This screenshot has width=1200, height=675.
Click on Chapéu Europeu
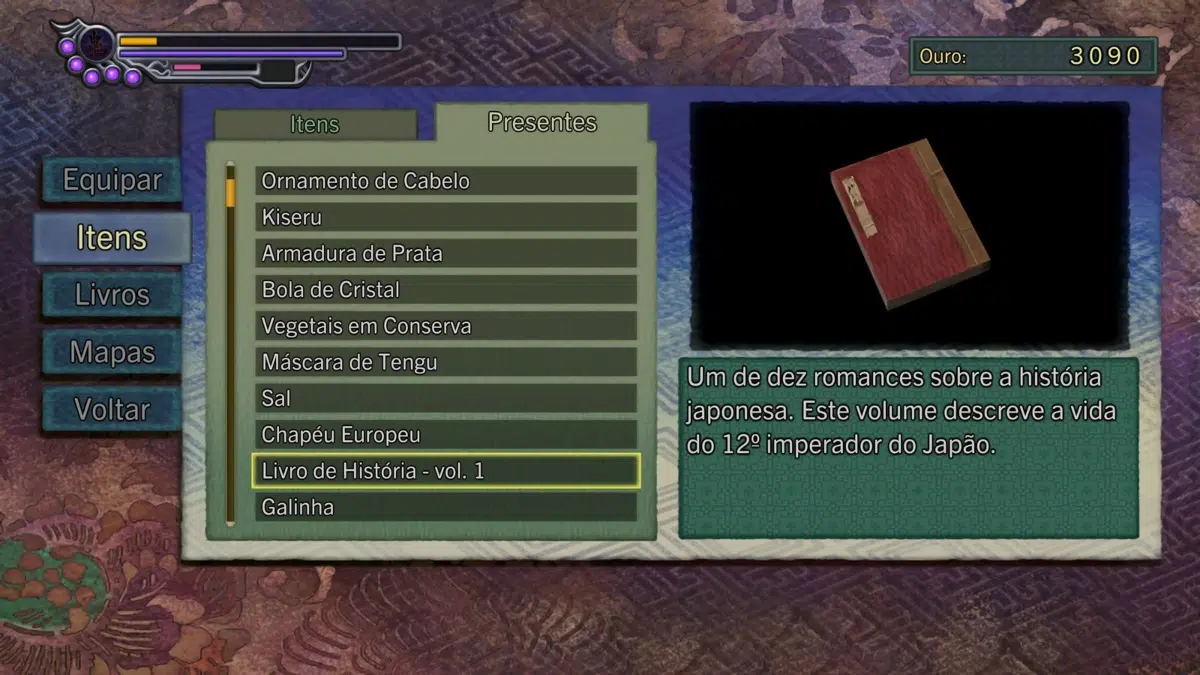445,435
